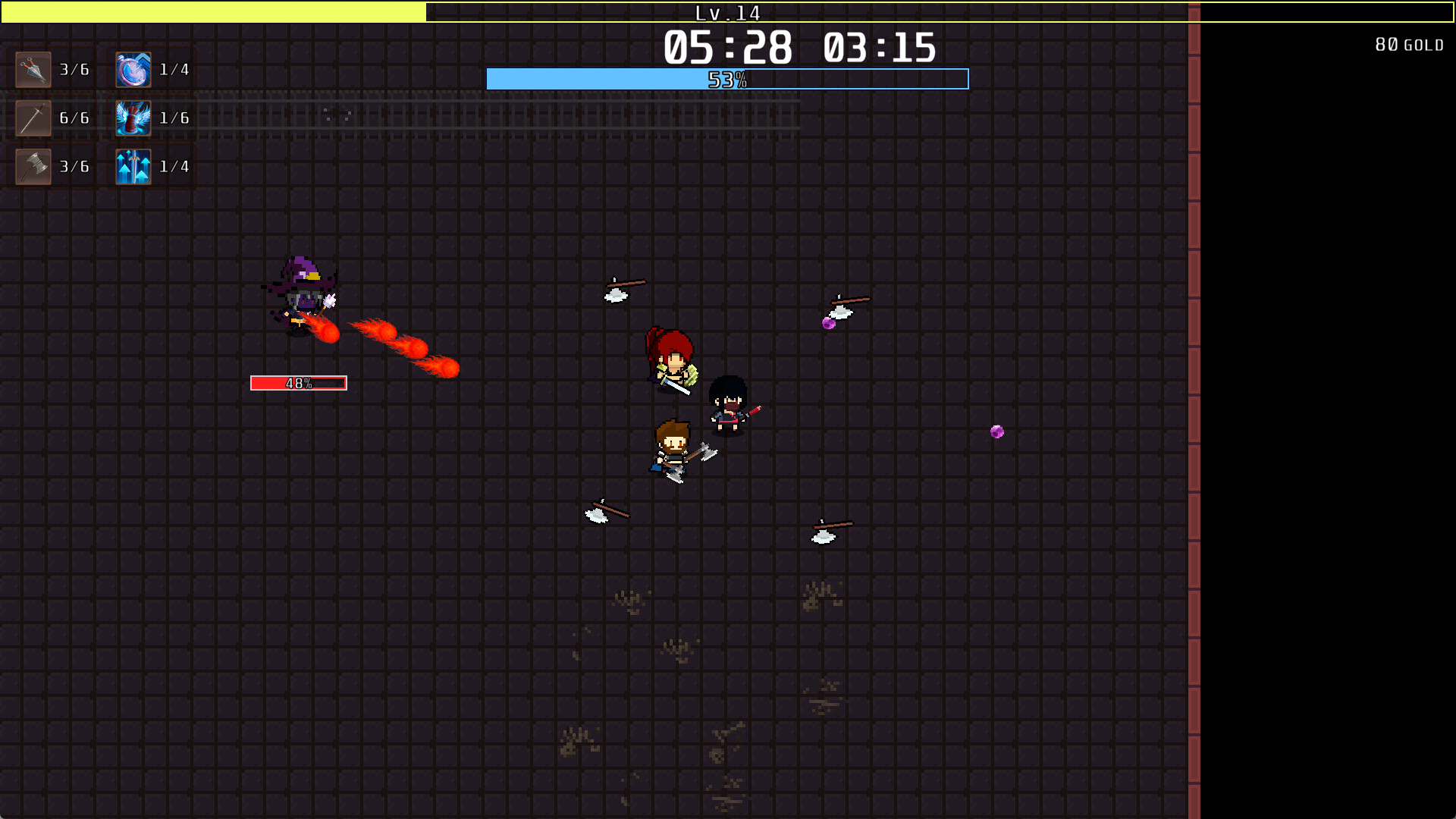Viewport: 1456px width, 819px height.
Task: Select the attack-up sword passive icon
Action: pyautogui.click(x=132, y=166)
